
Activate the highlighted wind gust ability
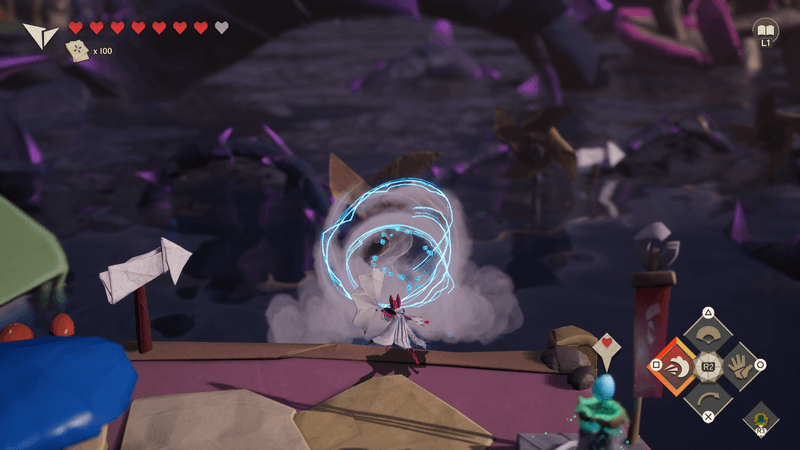676,366
